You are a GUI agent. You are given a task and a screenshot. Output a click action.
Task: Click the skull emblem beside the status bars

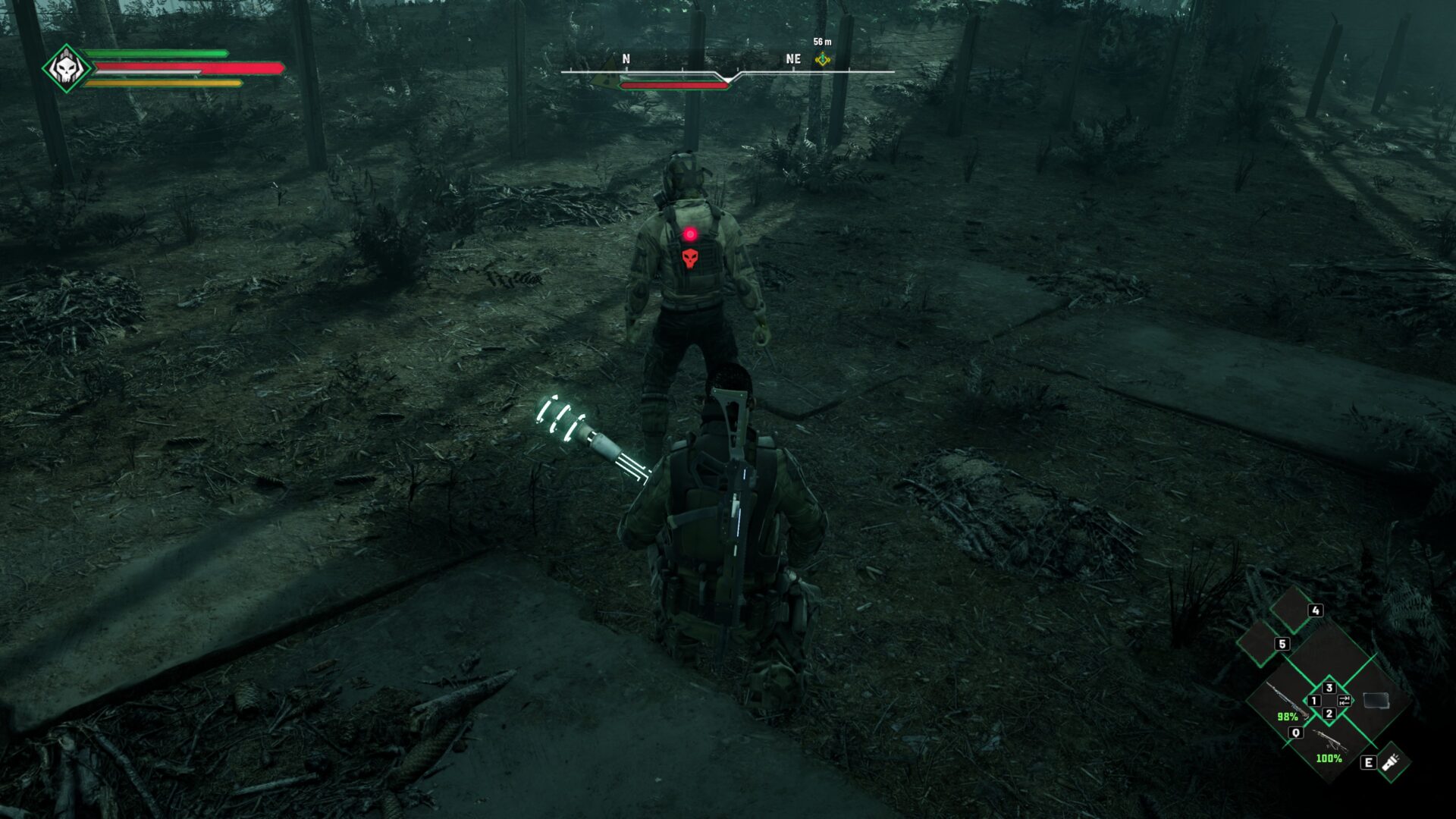[66, 69]
